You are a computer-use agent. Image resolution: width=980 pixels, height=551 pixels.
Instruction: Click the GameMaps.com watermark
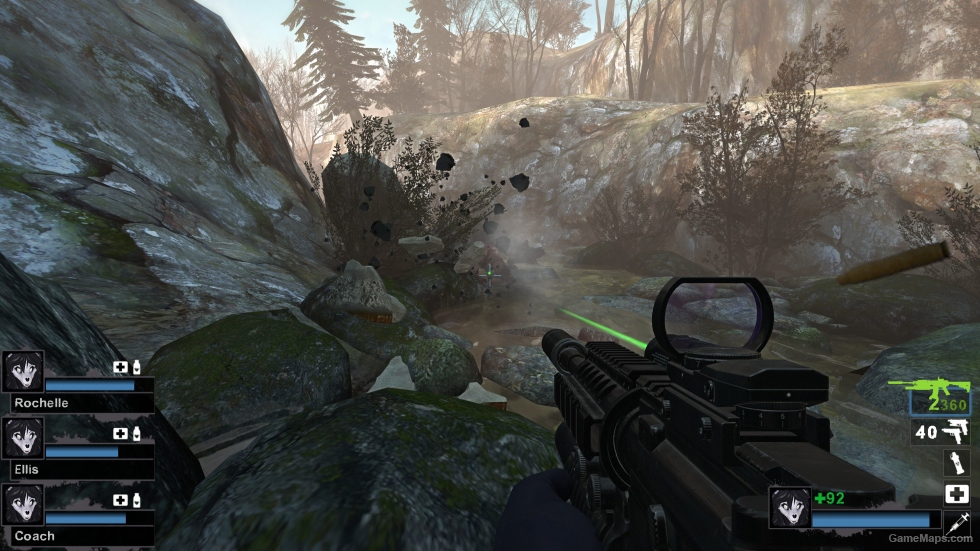(x=931, y=541)
